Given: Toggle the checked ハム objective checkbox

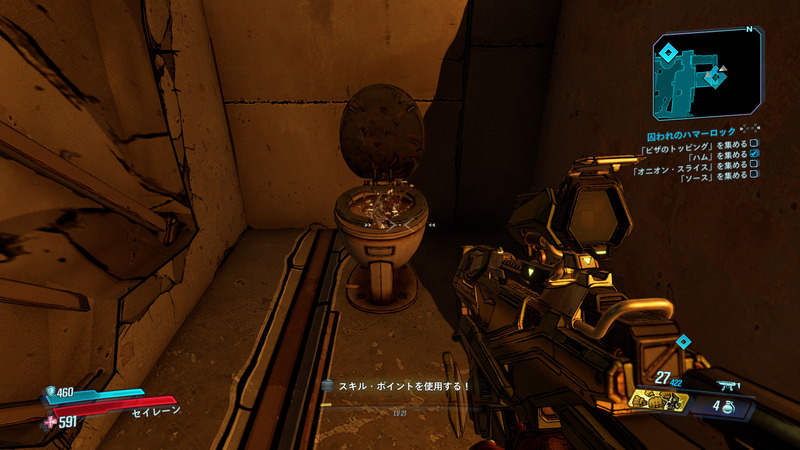Looking at the screenshot, I should [754, 154].
